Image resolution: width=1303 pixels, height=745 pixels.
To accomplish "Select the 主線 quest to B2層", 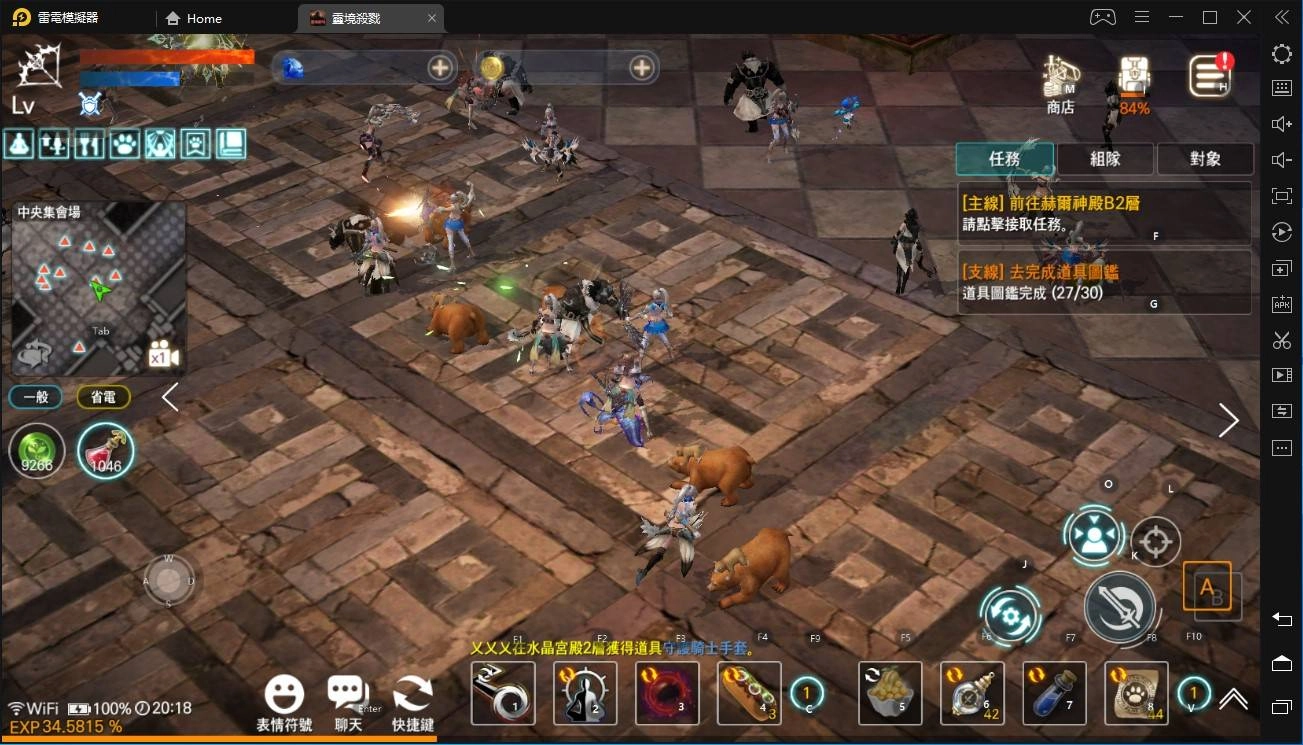I will pos(1104,213).
